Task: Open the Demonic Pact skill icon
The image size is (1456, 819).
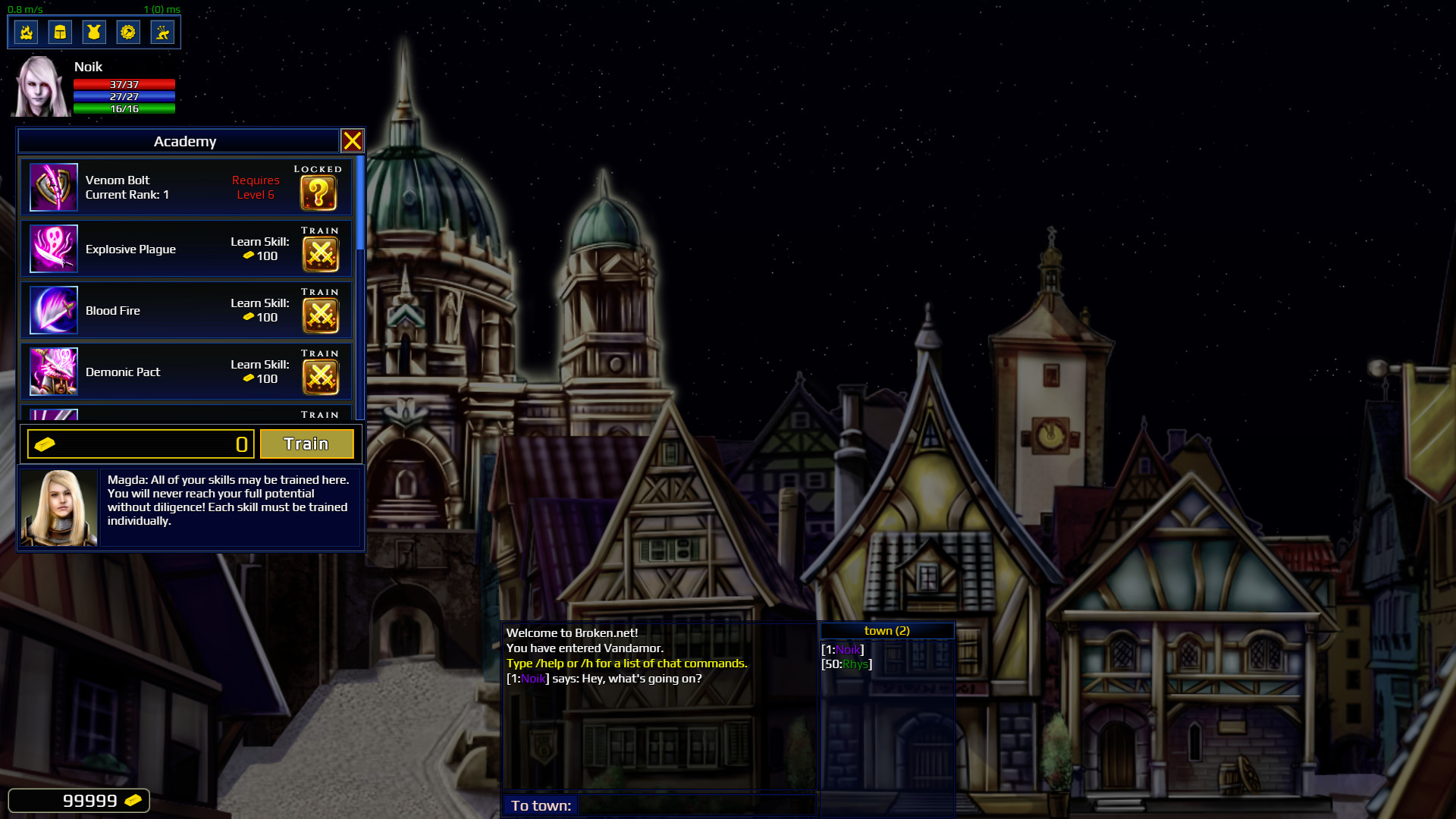Action: (x=54, y=371)
